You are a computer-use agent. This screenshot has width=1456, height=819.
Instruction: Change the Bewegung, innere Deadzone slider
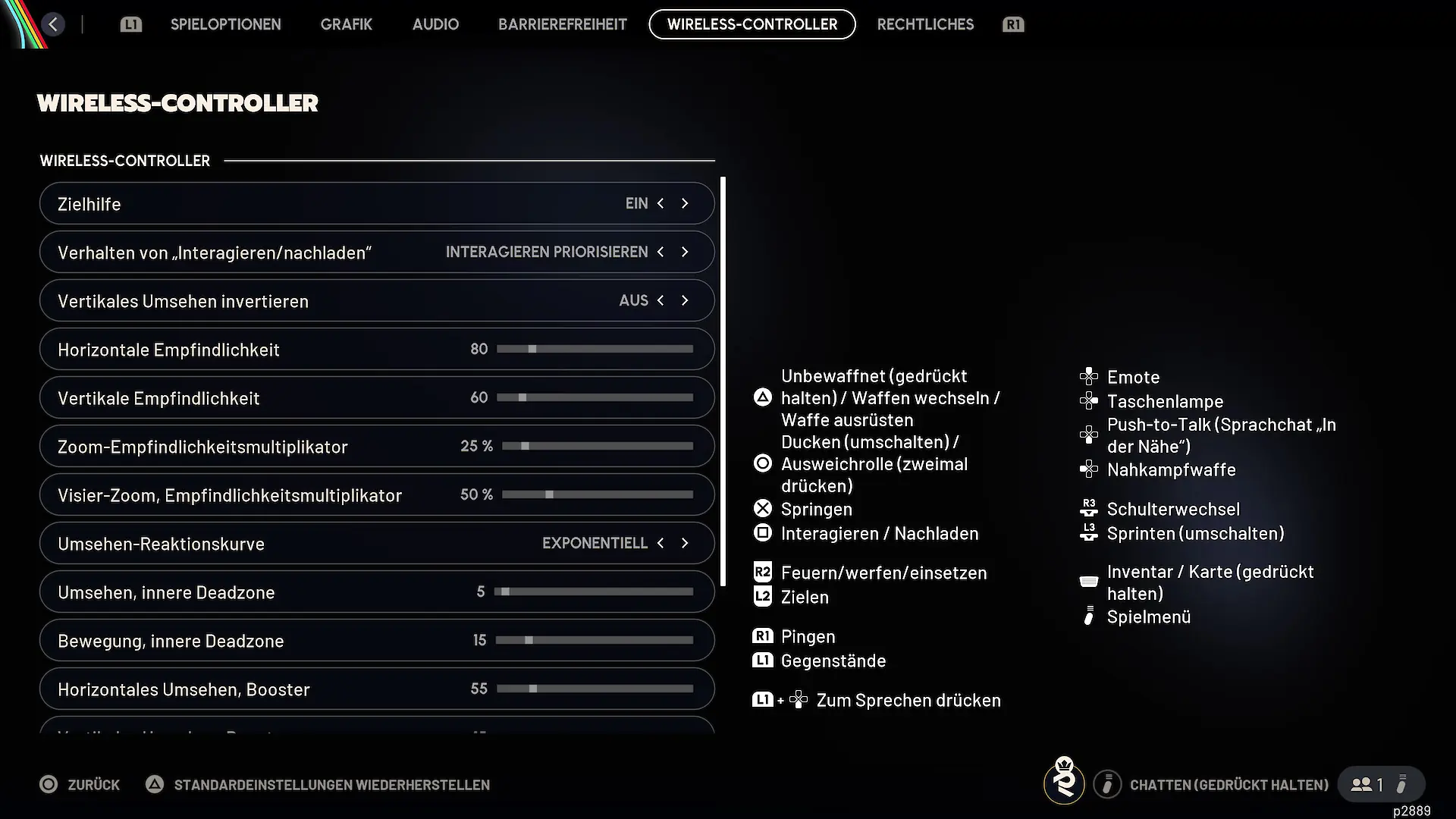pyautogui.click(x=595, y=640)
